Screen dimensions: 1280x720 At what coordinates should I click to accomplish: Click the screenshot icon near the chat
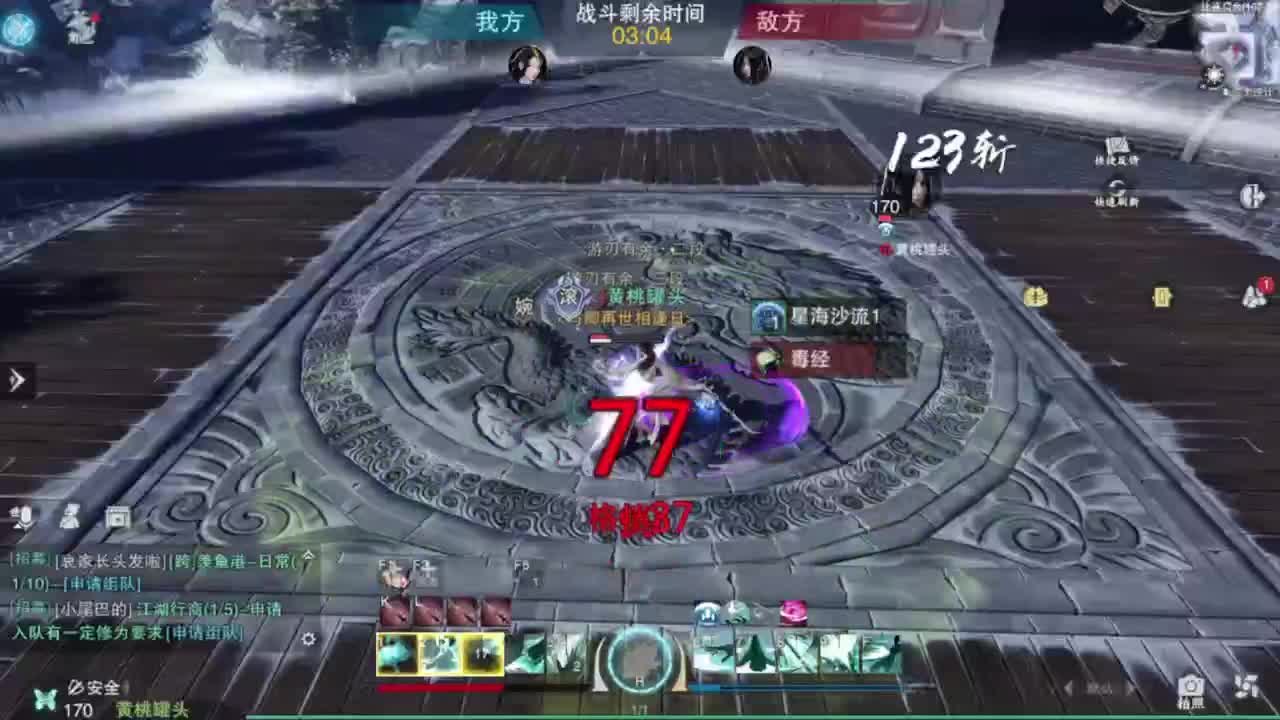point(117,517)
